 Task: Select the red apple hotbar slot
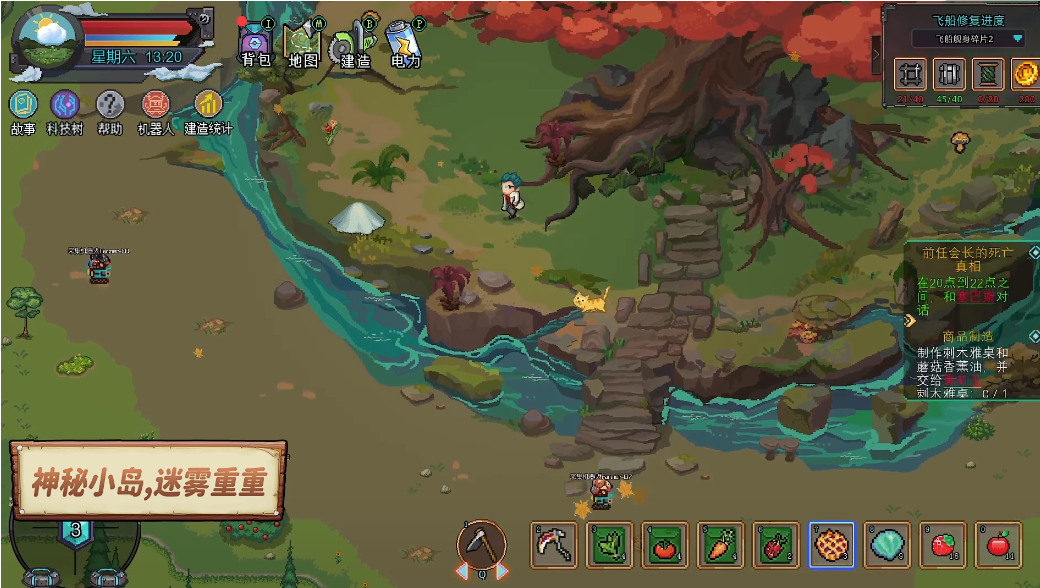click(x=998, y=545)
